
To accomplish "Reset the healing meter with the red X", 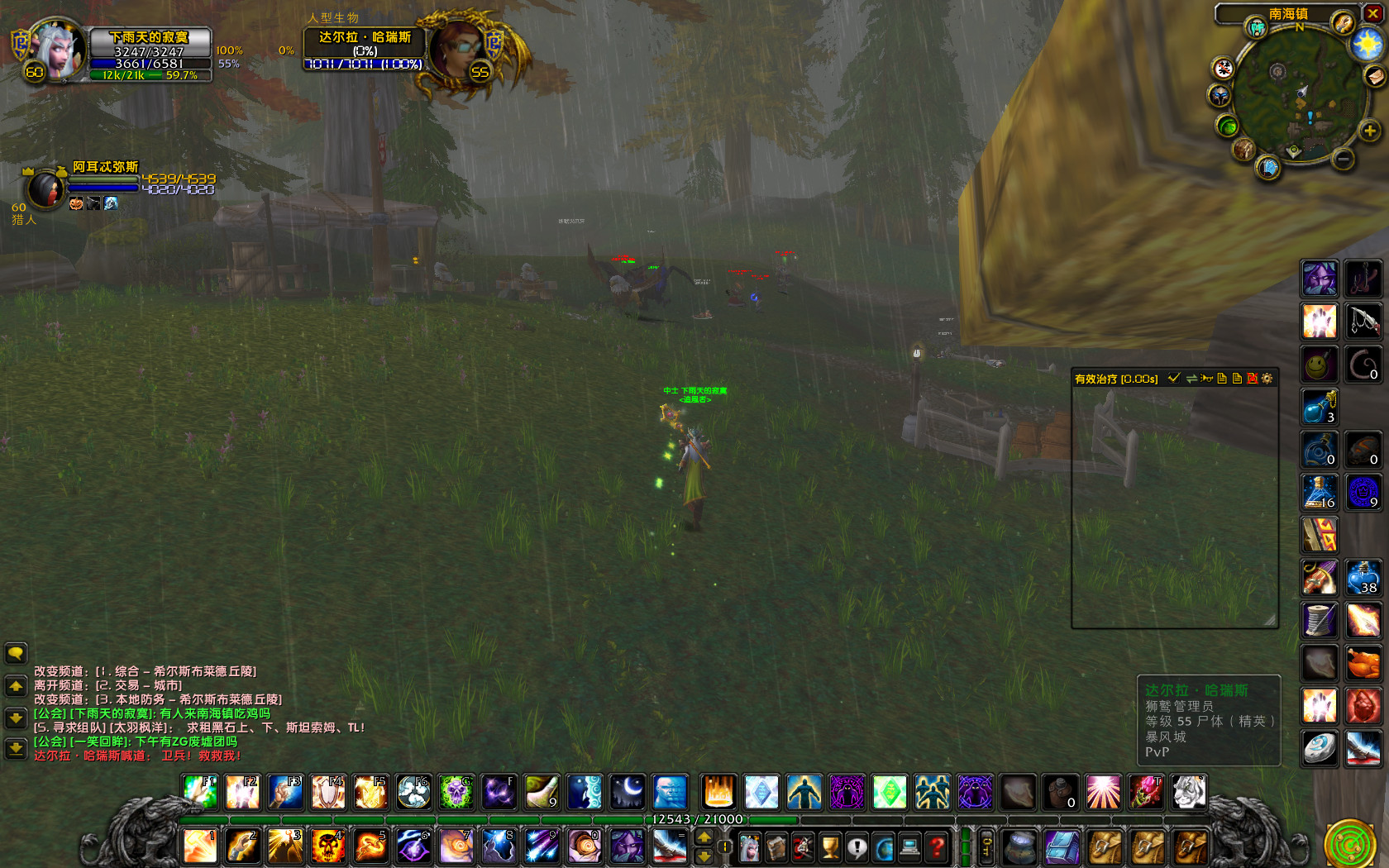I will pos(1252,379).
